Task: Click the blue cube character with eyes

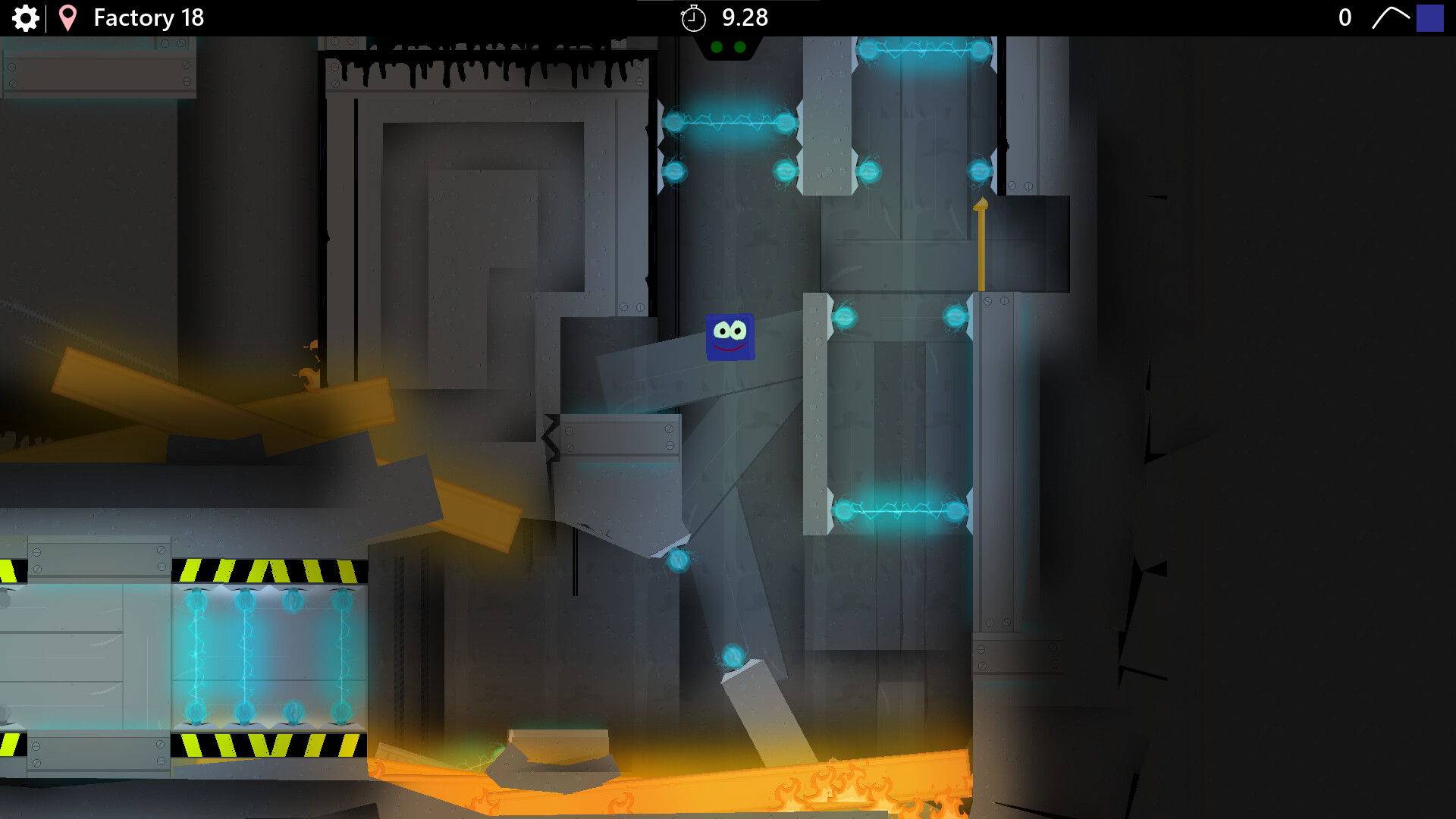Action: coord(730,337)
